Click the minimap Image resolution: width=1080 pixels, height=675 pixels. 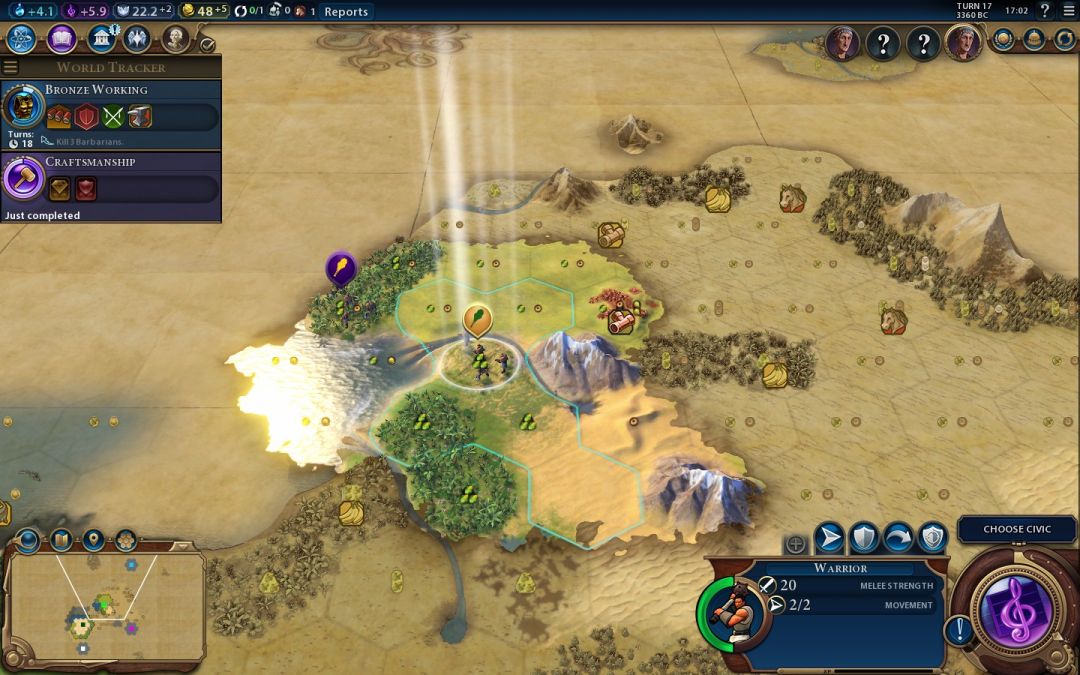click(105, 605)
